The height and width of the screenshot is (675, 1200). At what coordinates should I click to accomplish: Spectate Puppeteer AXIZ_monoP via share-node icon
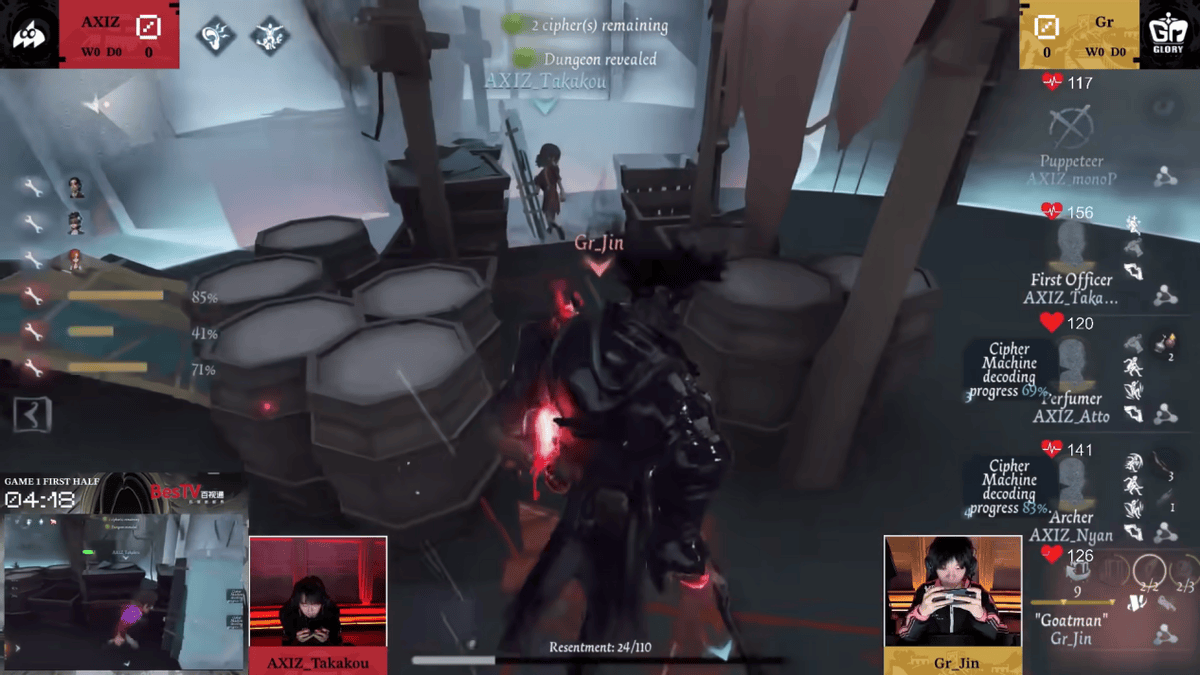(1164, 177)
